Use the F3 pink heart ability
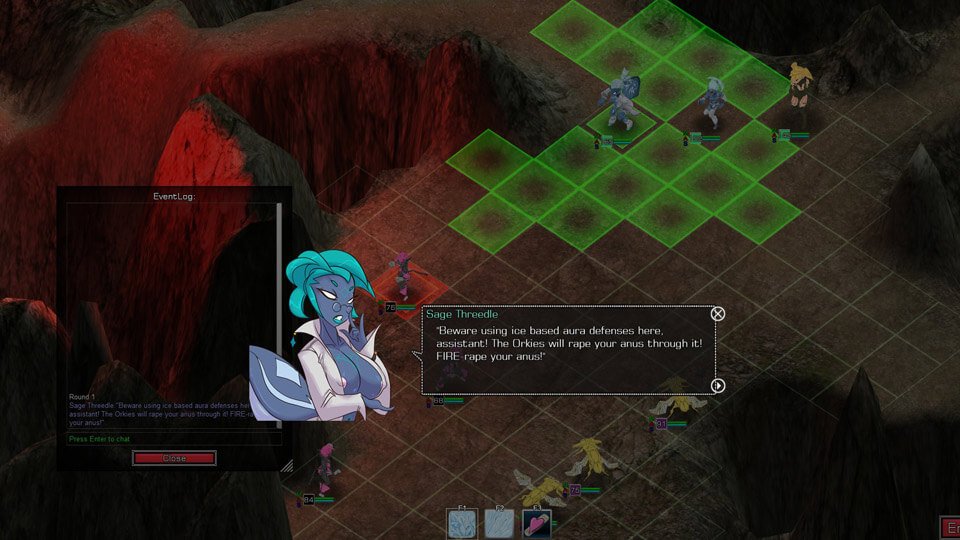Viewport: 960px width, 540px height. pyautogui.click(x=537, y=523)
